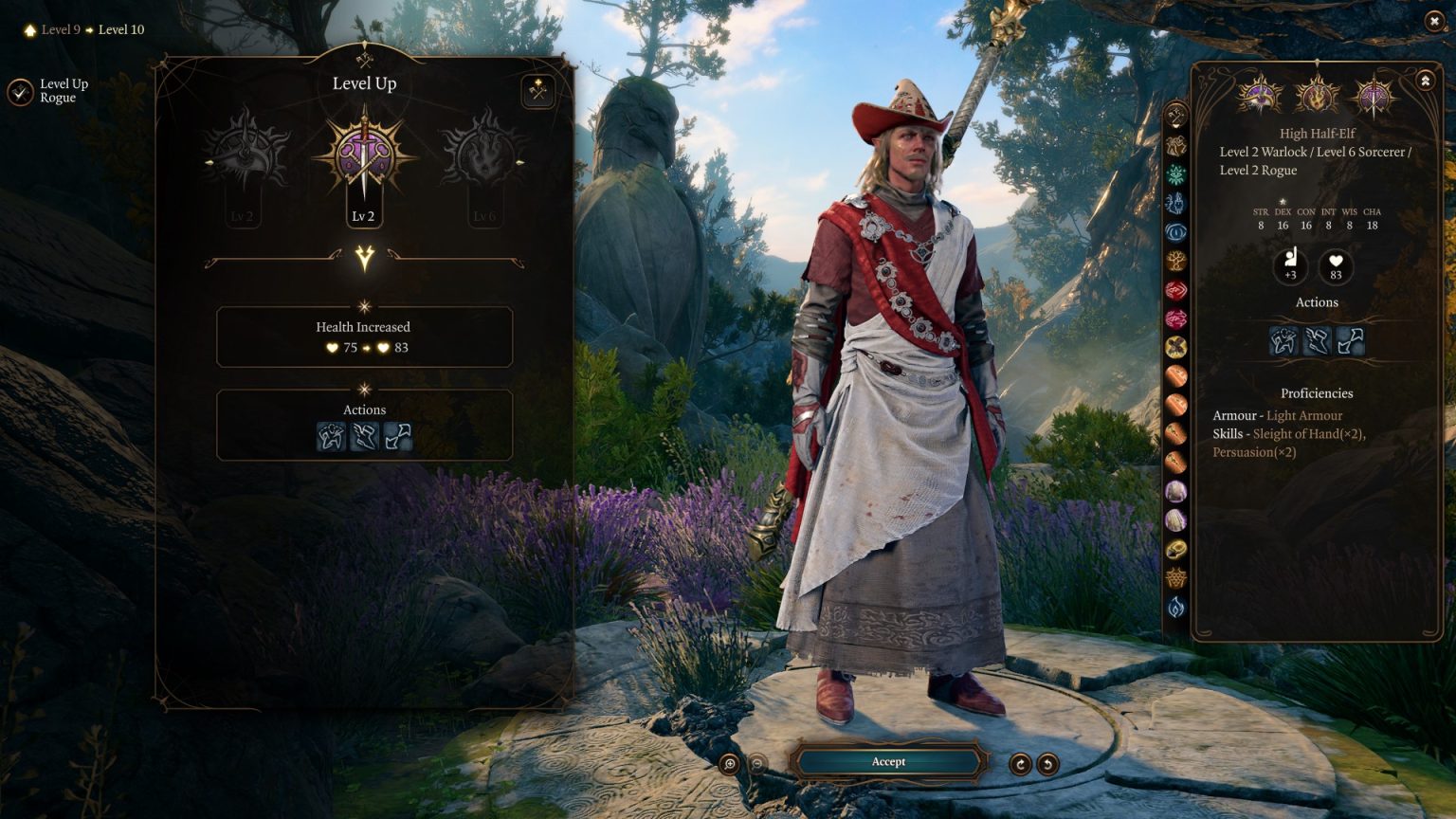Open the add class multiclass button
The height and width of the screenshot is (819, 1456).
[538, 92]
